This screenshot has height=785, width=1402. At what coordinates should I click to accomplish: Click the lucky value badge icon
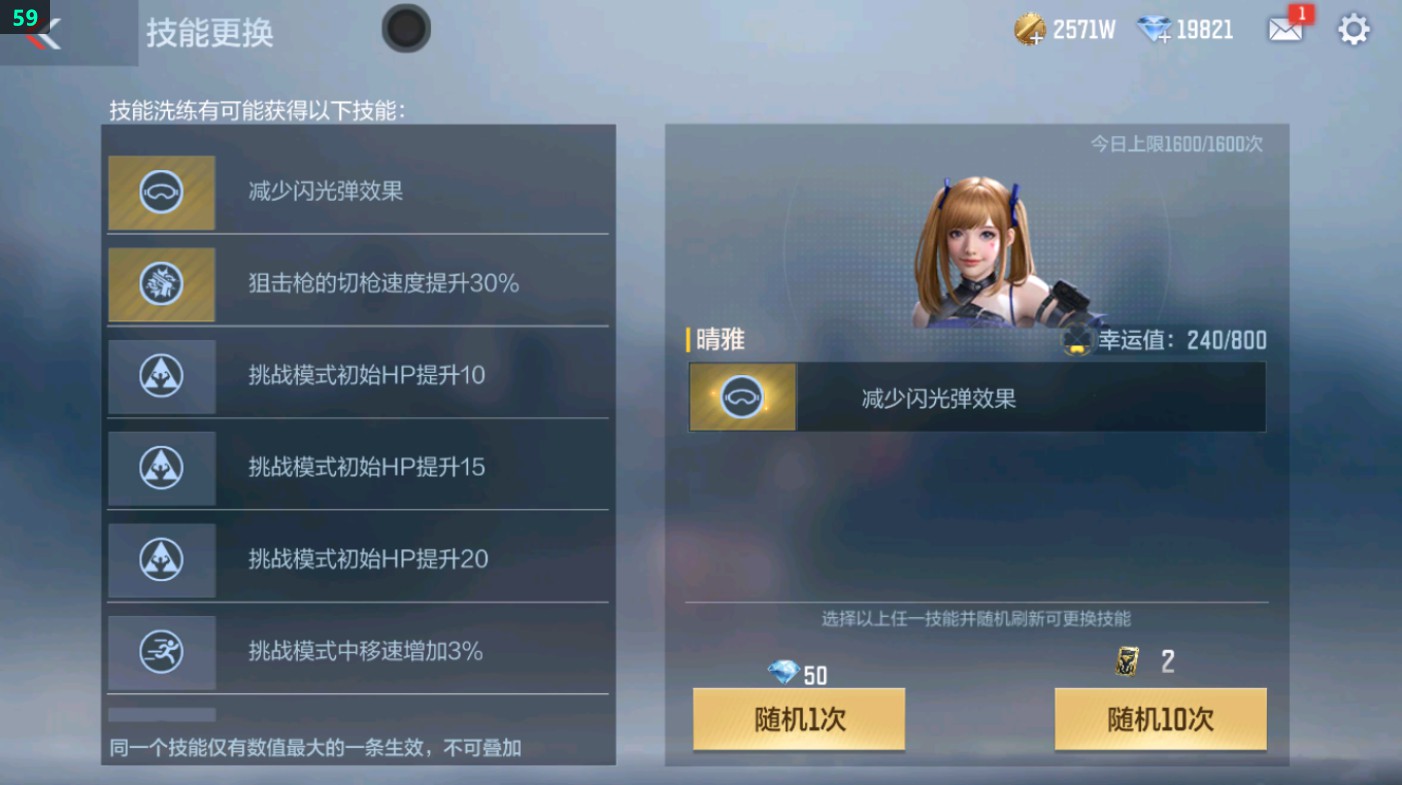pyautogui.click(x=1077, y=338)
